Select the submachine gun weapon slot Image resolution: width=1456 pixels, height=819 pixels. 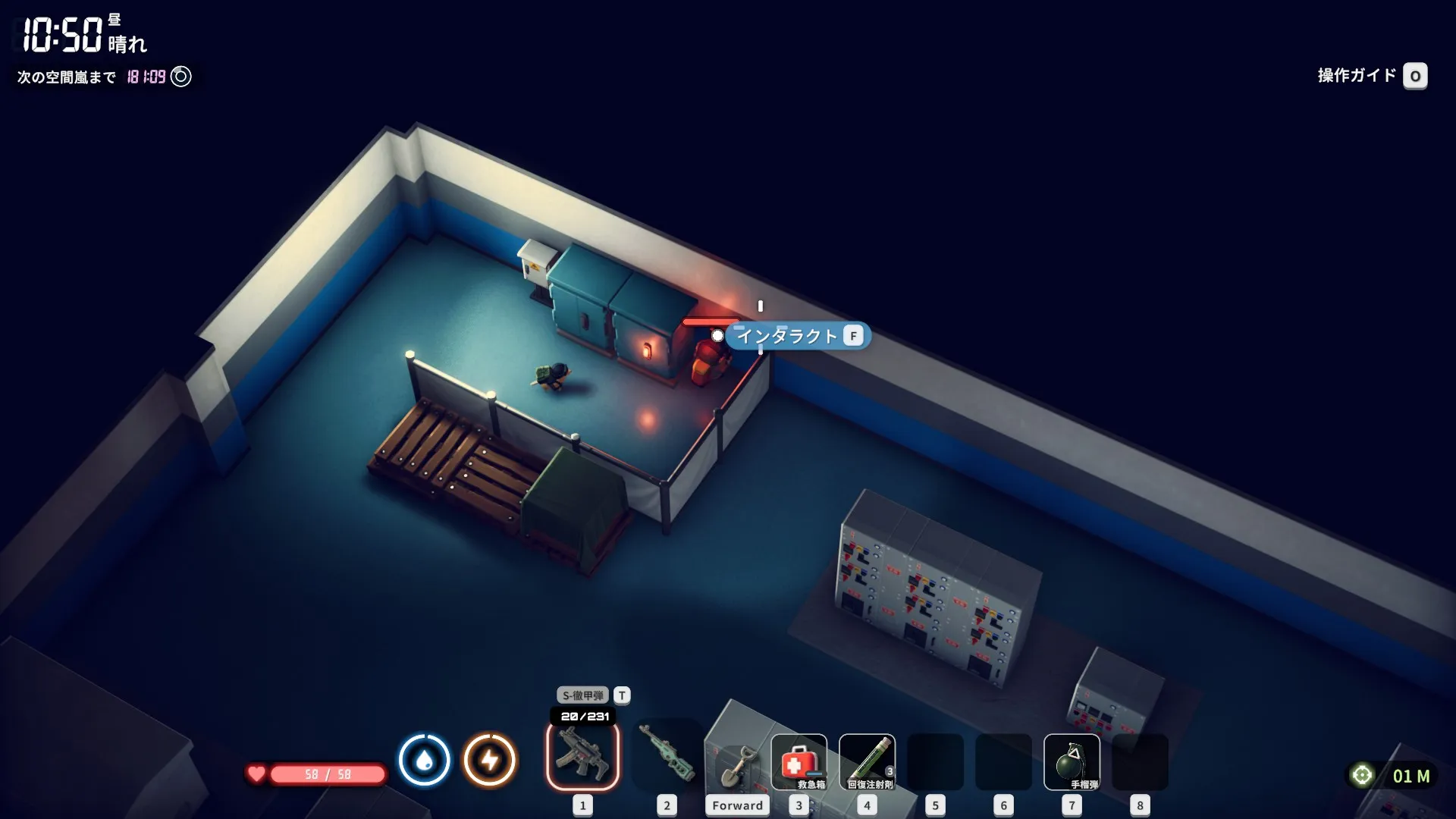click(582, 756)
